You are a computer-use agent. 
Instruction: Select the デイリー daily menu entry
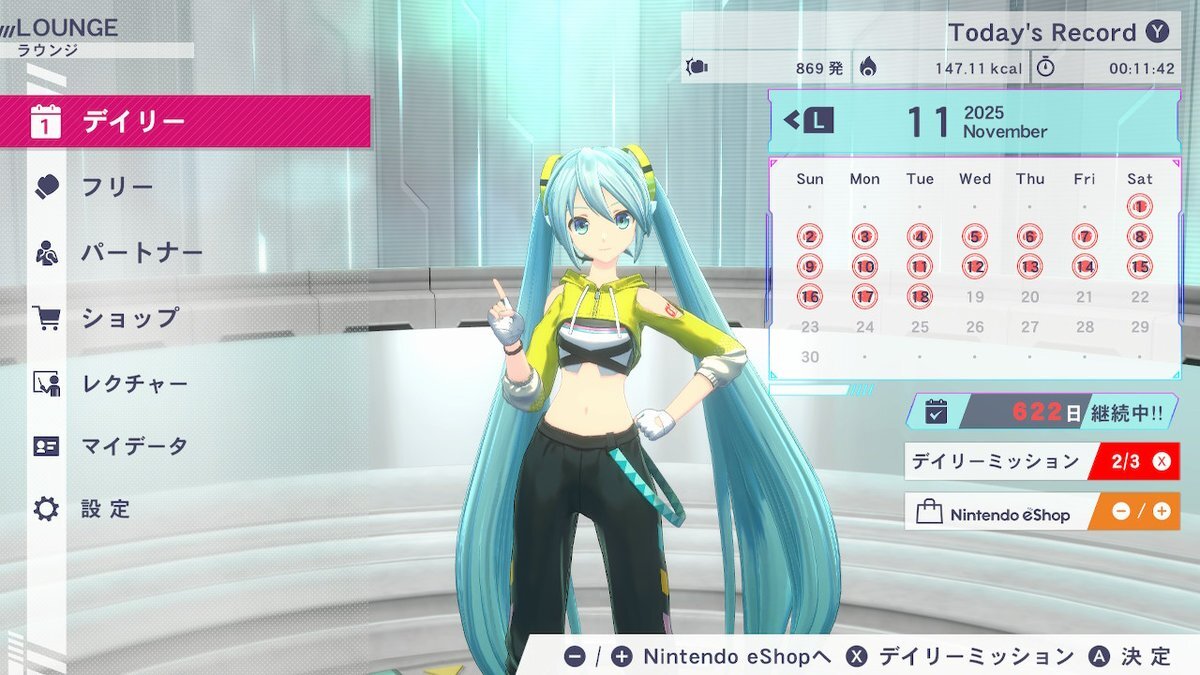(x=185, y=122)
